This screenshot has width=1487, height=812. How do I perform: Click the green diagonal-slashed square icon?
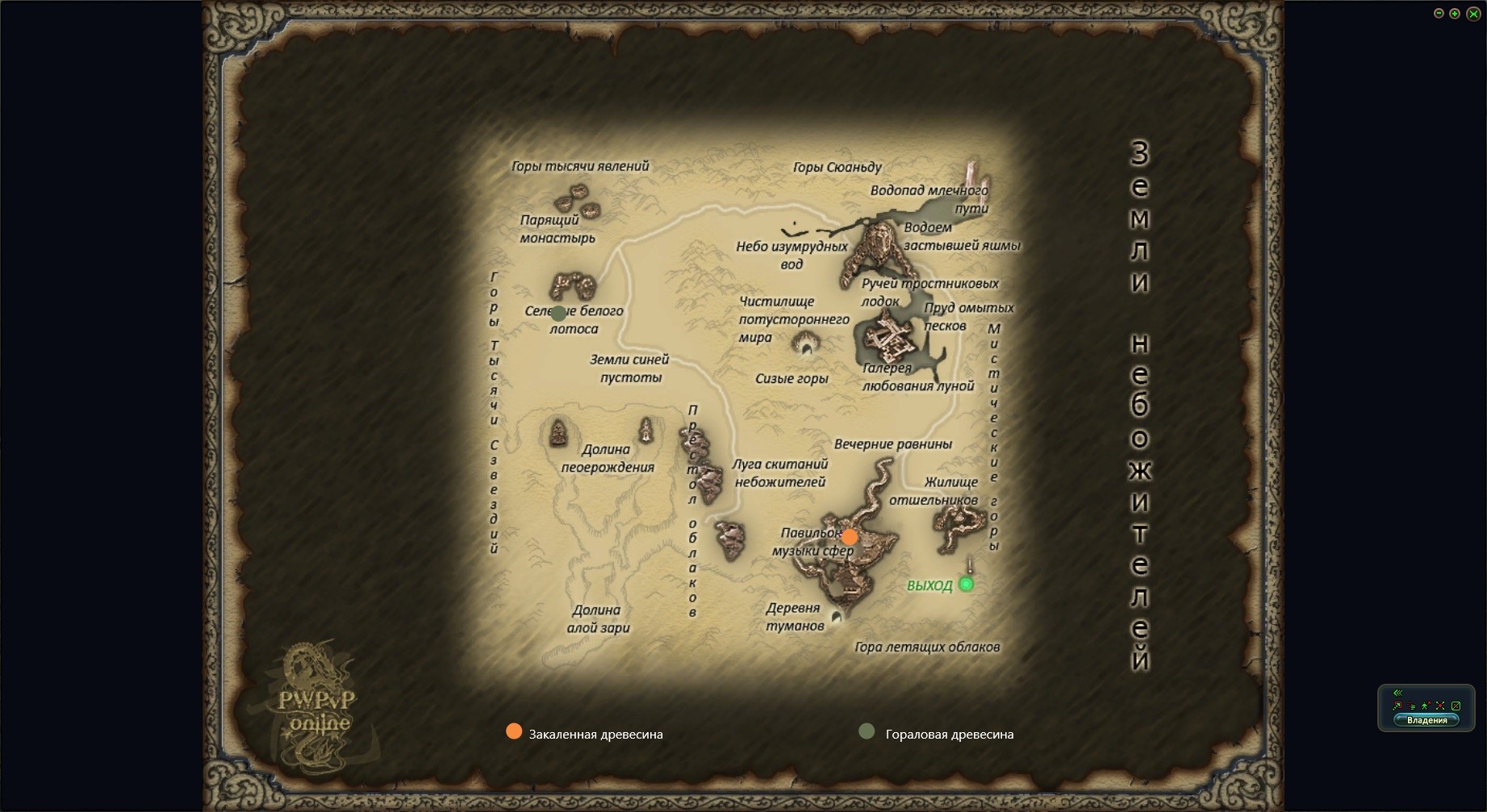pos(1456,706)
